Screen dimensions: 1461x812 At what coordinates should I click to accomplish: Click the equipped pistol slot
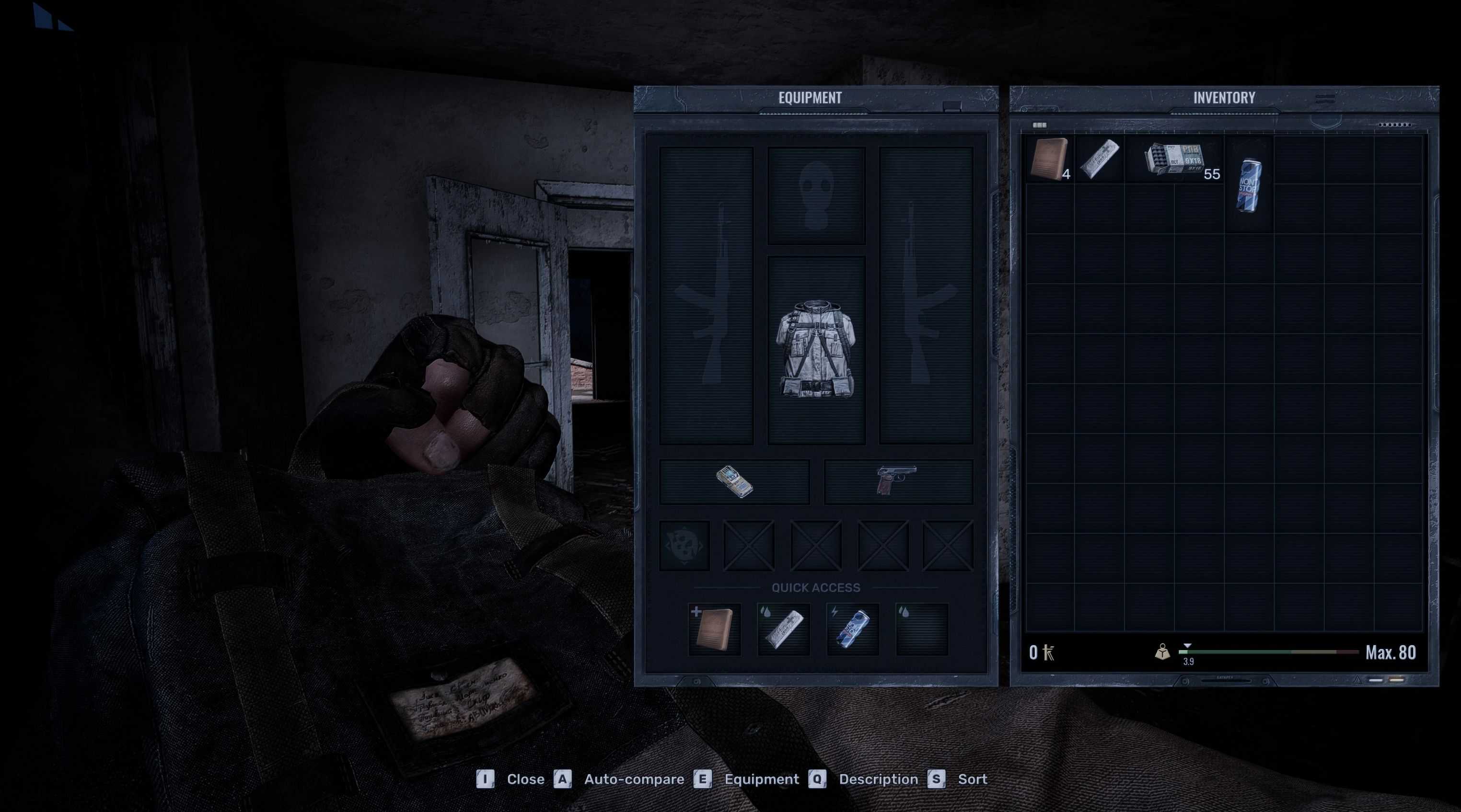[x=897, y=481]
